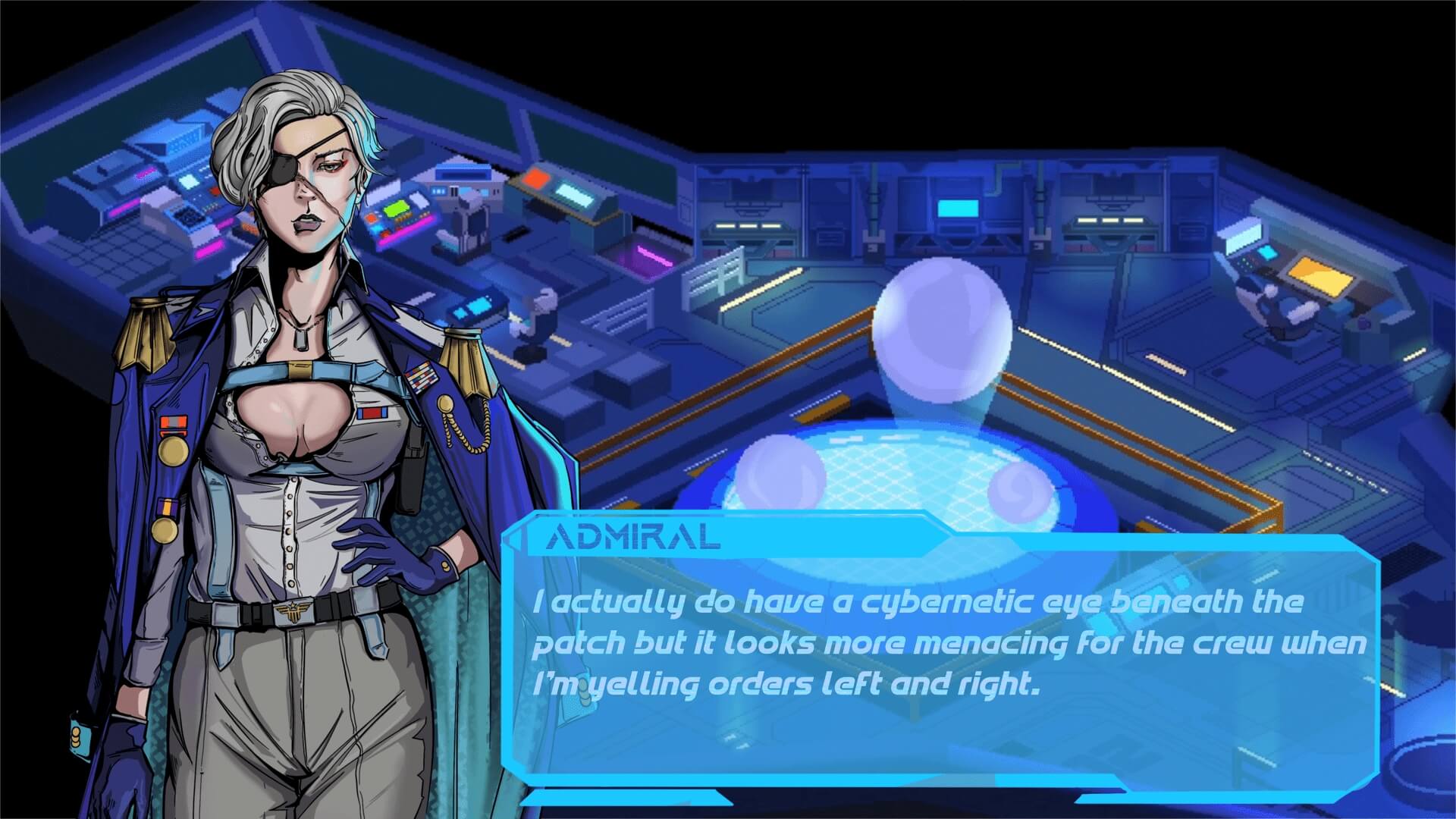Advance the Admiral's dialogue text box
Image resolution: width=1456 pixels, height=819 pixels.
[940, 660]
